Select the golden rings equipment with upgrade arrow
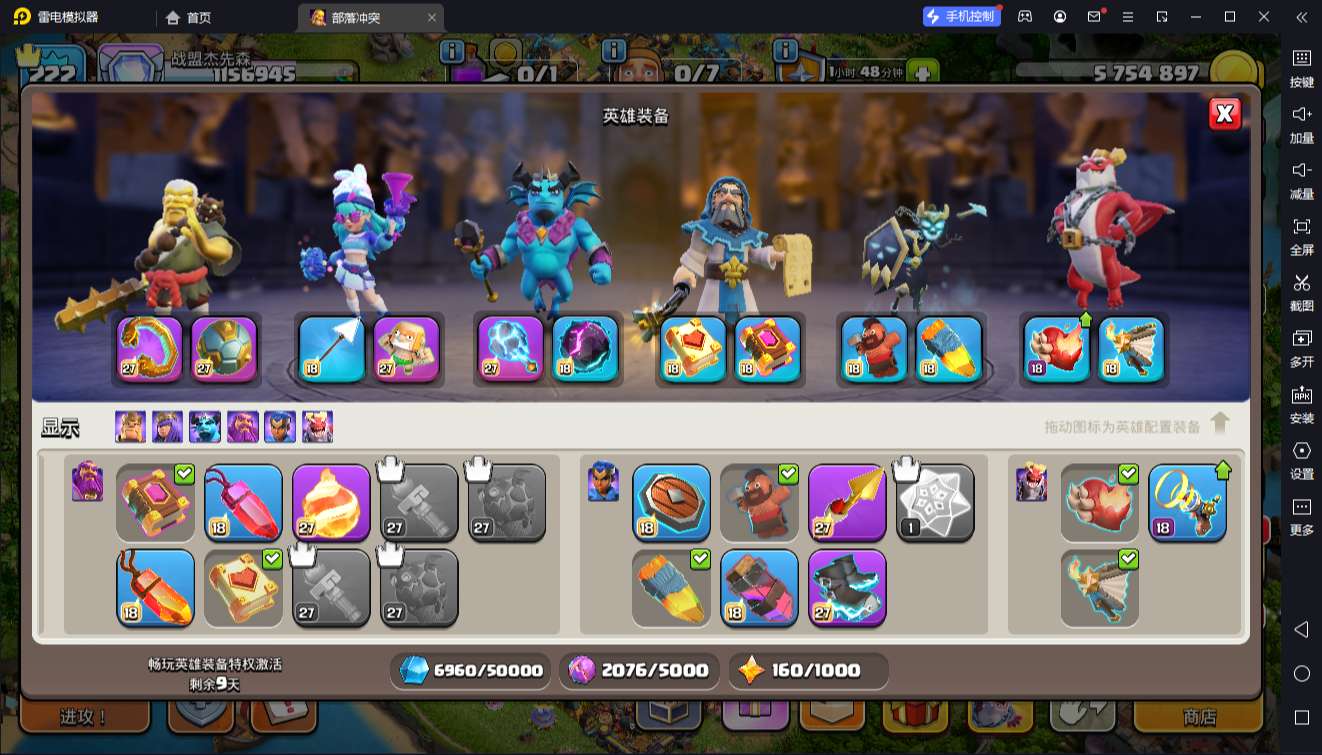1322x755 pixels. point(1187,501)
